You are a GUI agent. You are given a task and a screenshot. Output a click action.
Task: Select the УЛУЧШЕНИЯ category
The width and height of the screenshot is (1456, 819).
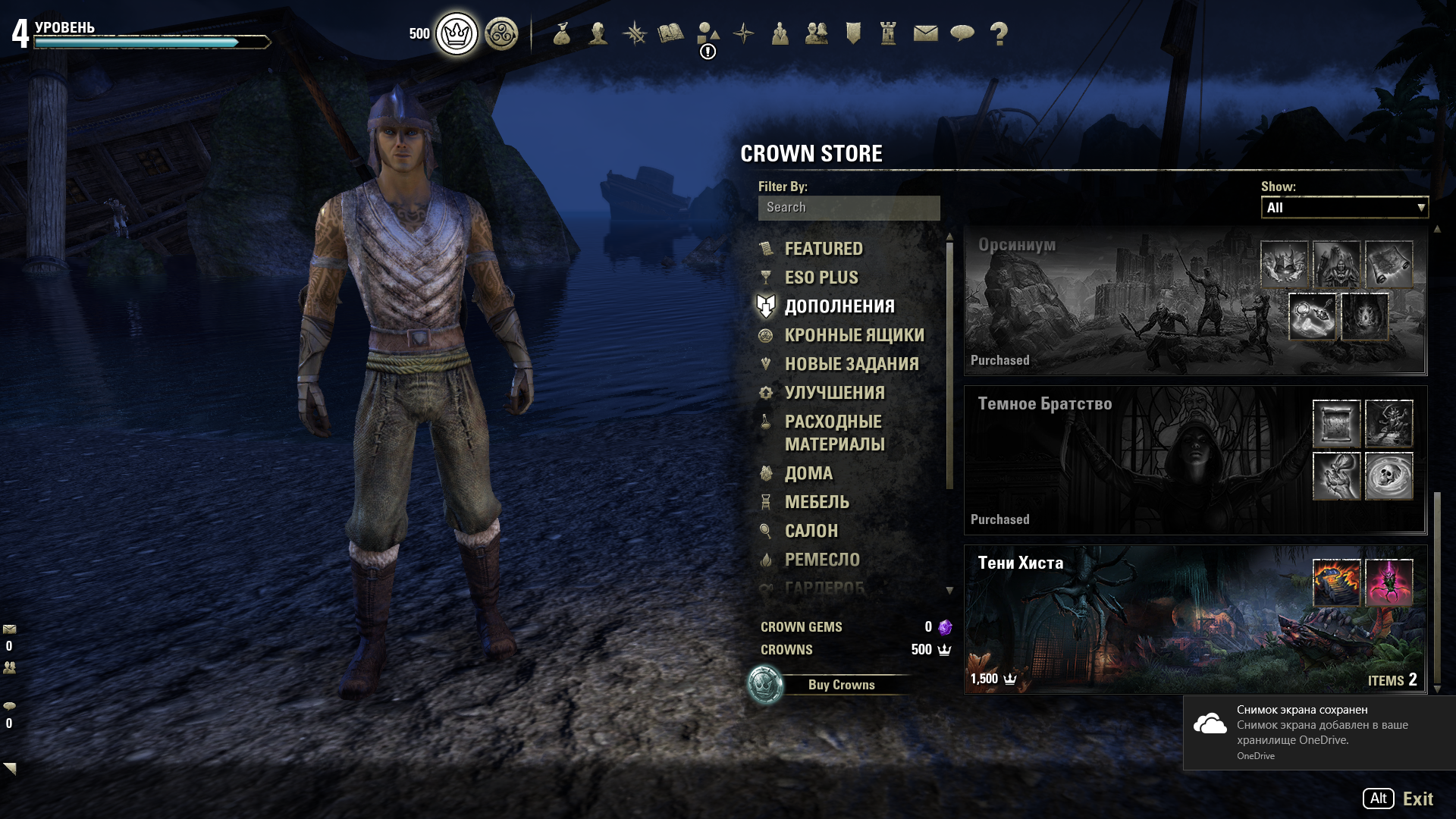[x=834, y=393]
